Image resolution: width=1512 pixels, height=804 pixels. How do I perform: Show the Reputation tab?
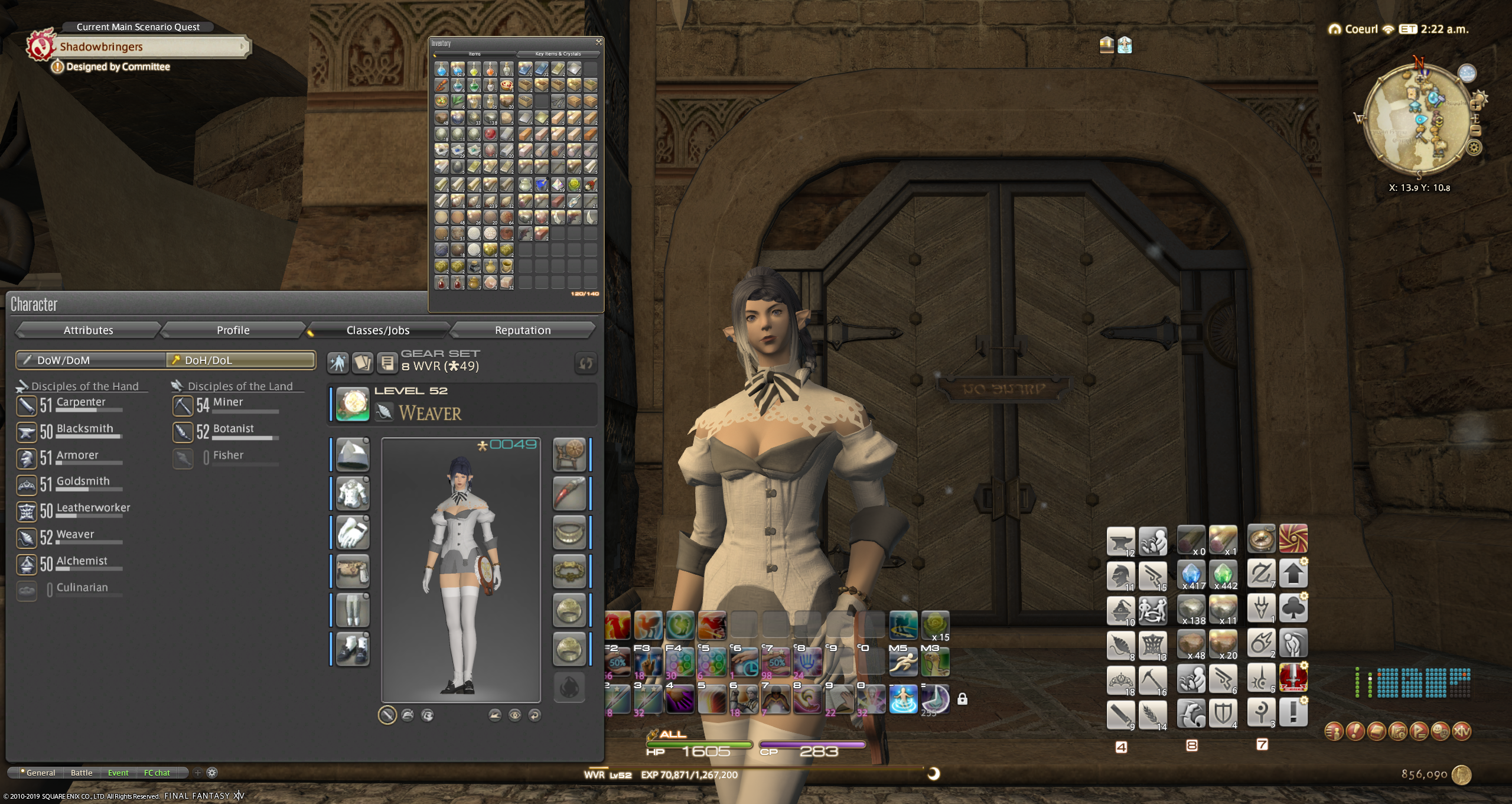point(522,330)
